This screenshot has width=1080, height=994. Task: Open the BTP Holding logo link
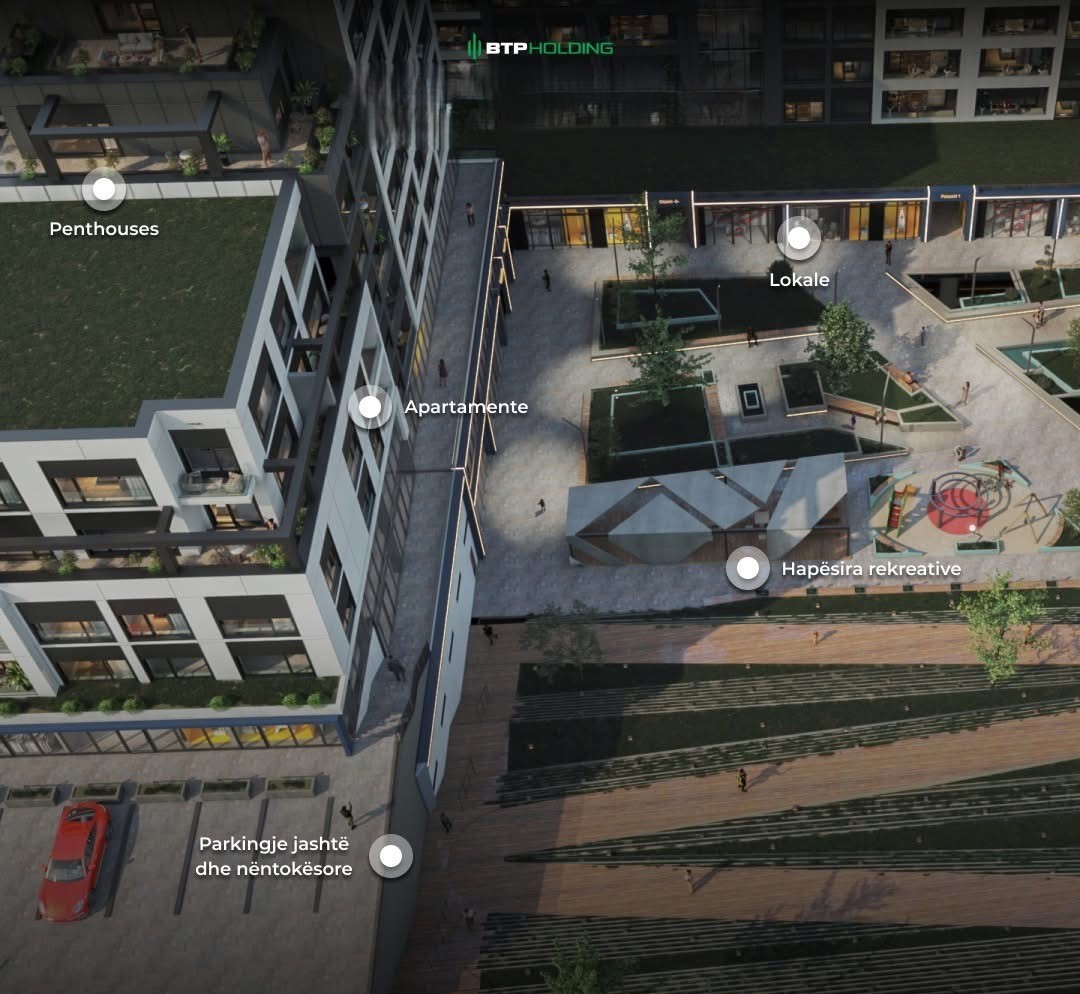point(540,47)
